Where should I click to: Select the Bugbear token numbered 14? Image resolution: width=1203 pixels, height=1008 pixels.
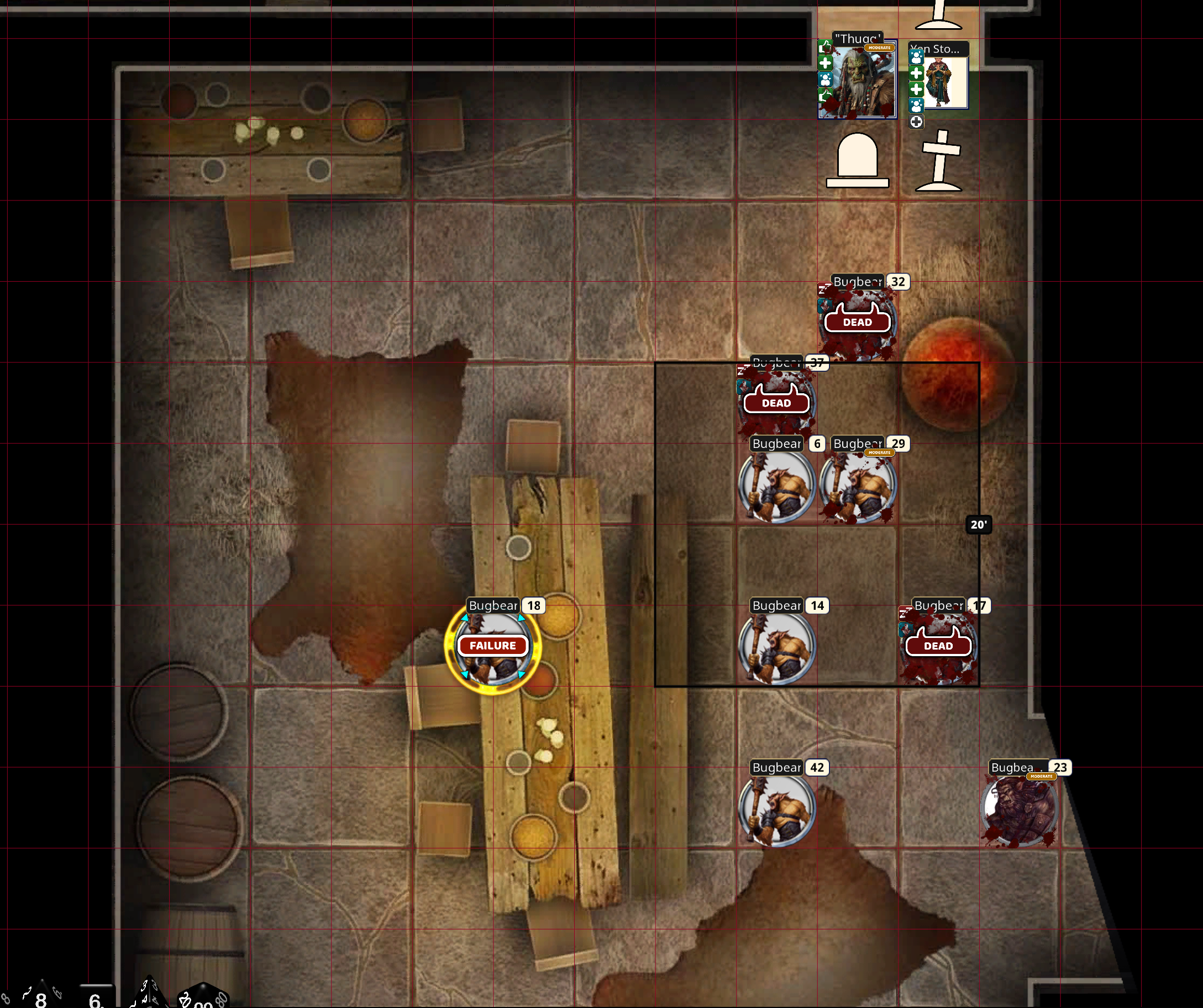[x=776, y=649]
